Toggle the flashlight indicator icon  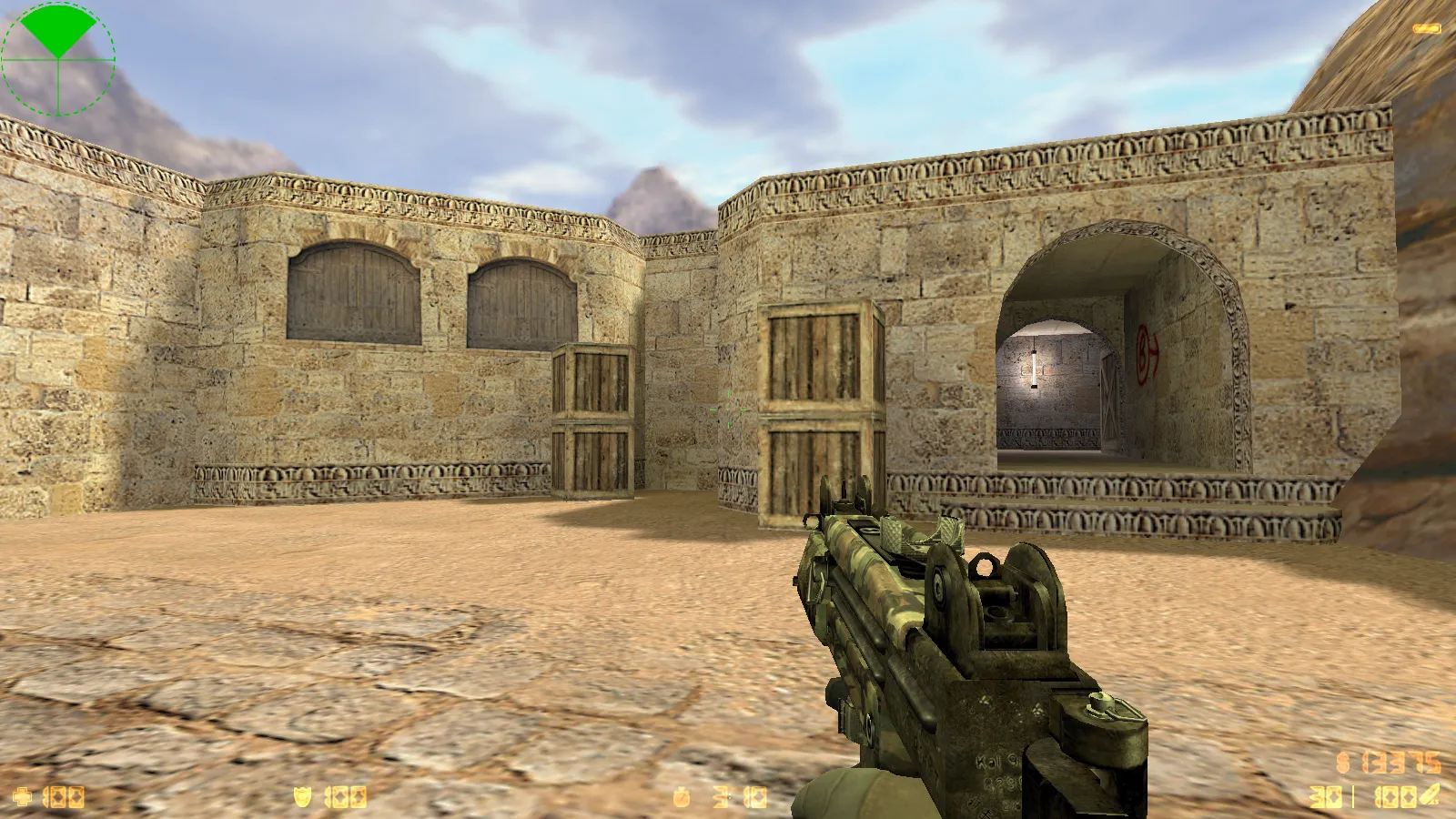click(x=1426, y=29)
